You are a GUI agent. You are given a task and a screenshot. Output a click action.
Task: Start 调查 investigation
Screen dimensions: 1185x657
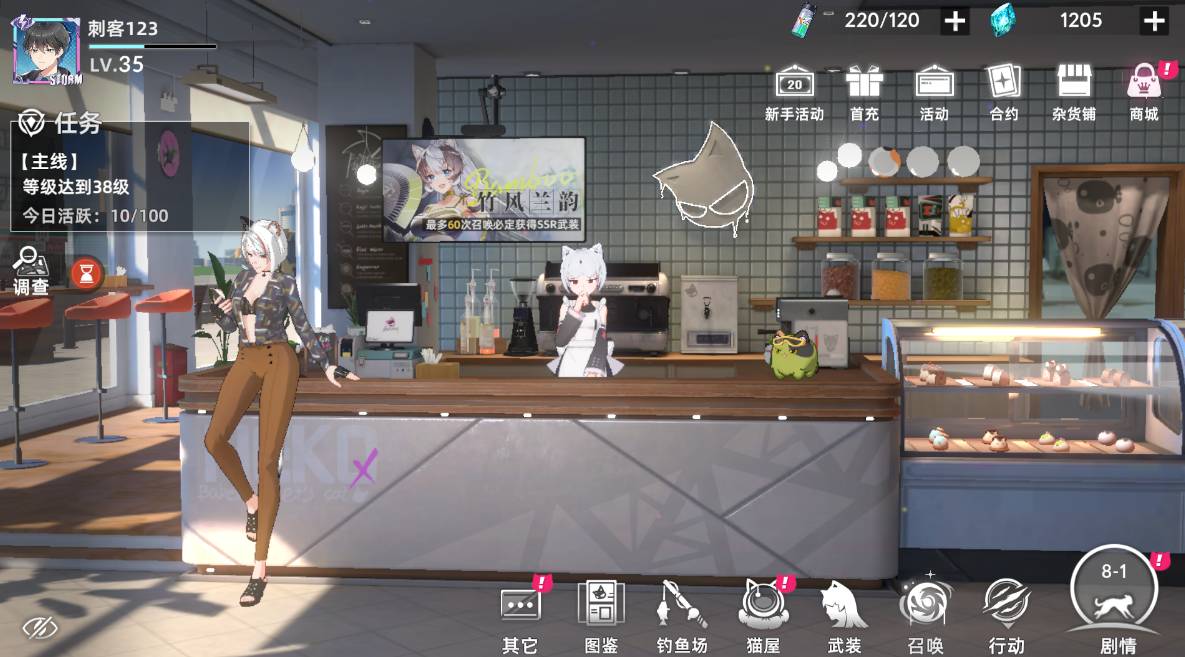[x=31, y=271]
